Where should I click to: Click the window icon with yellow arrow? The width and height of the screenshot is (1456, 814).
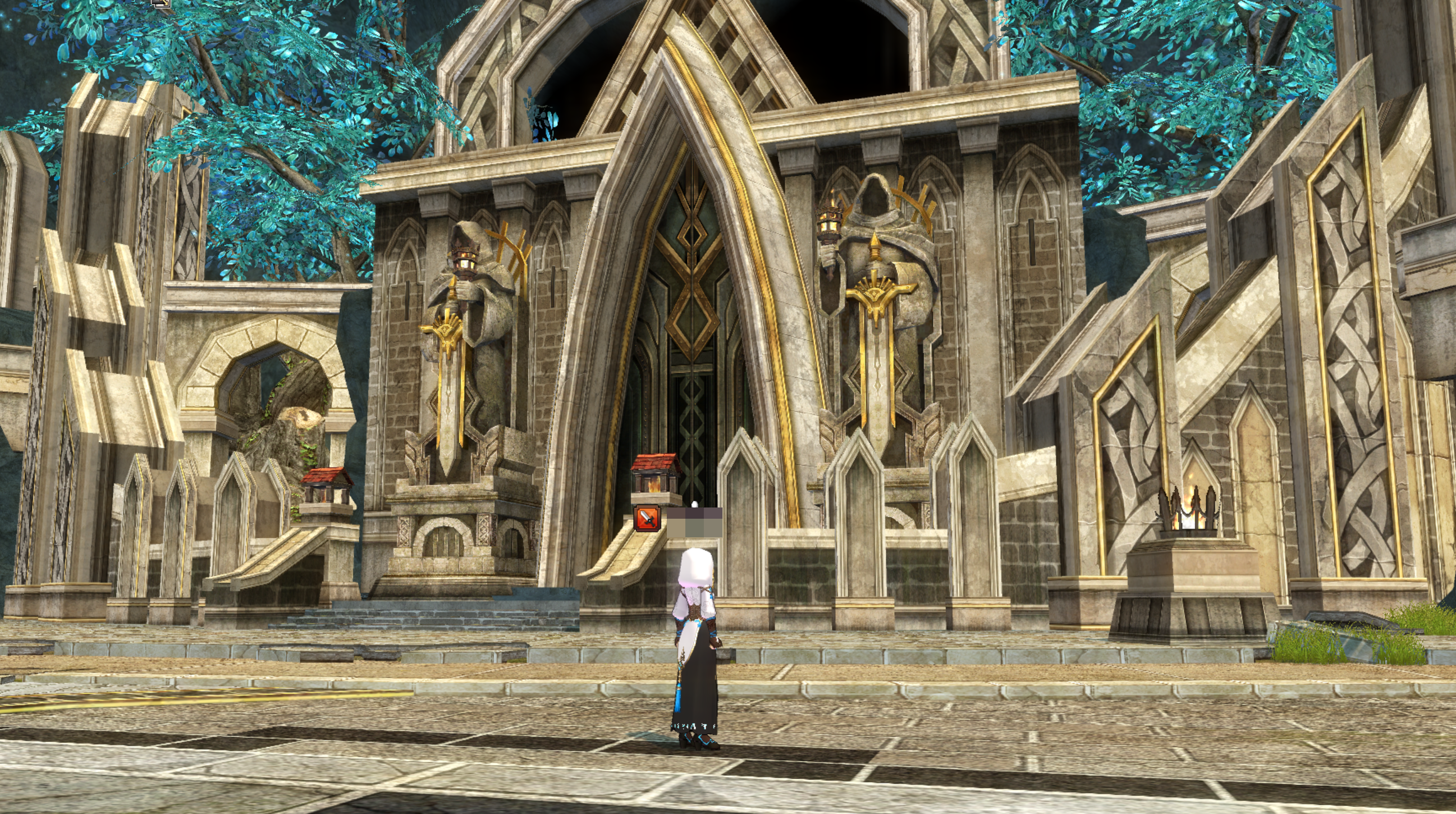pyautogui.click(x=161, y=3)
